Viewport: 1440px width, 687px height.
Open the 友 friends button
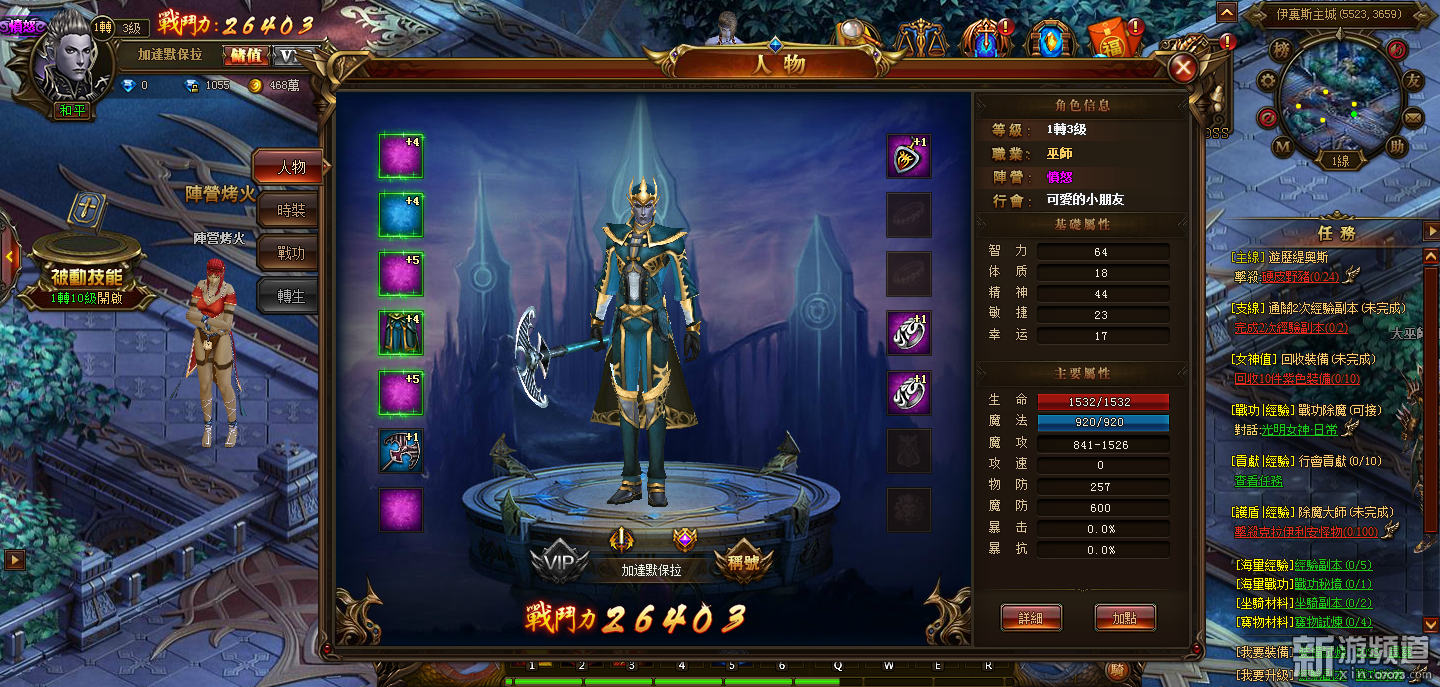coord(1412,80)
